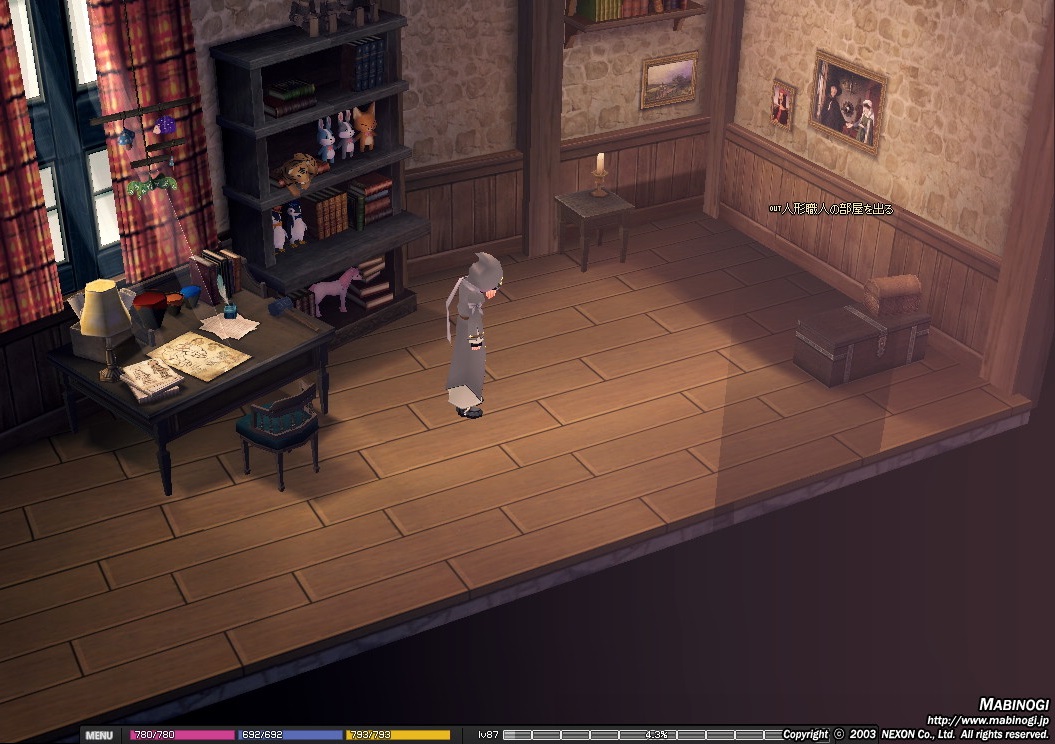Open the MENU button on the bottom bar
The height and width of the screenshot is (744, 1055).
[99, 735]
